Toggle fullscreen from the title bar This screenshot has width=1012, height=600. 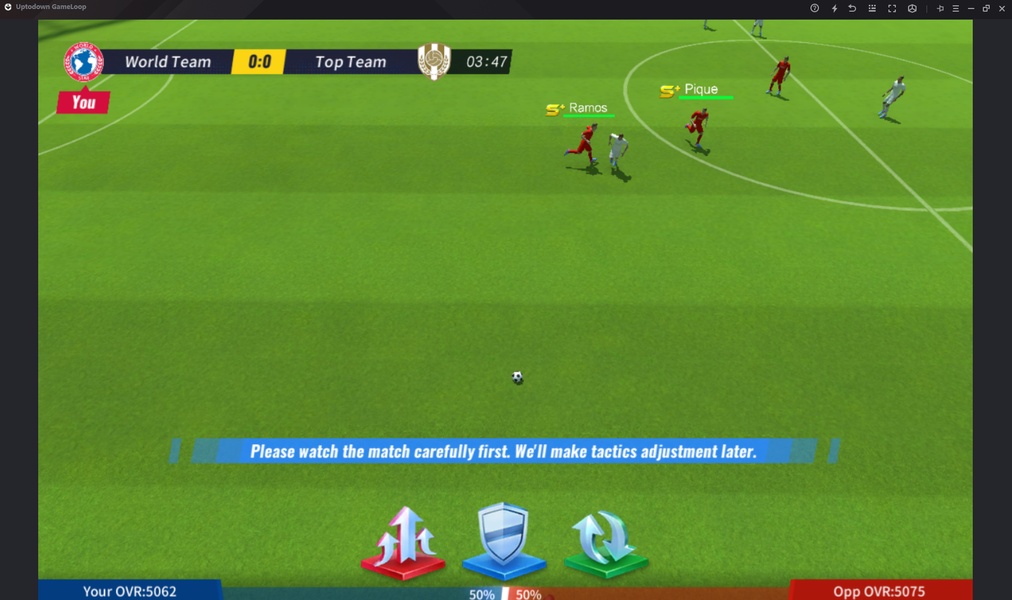click(892, 8)
